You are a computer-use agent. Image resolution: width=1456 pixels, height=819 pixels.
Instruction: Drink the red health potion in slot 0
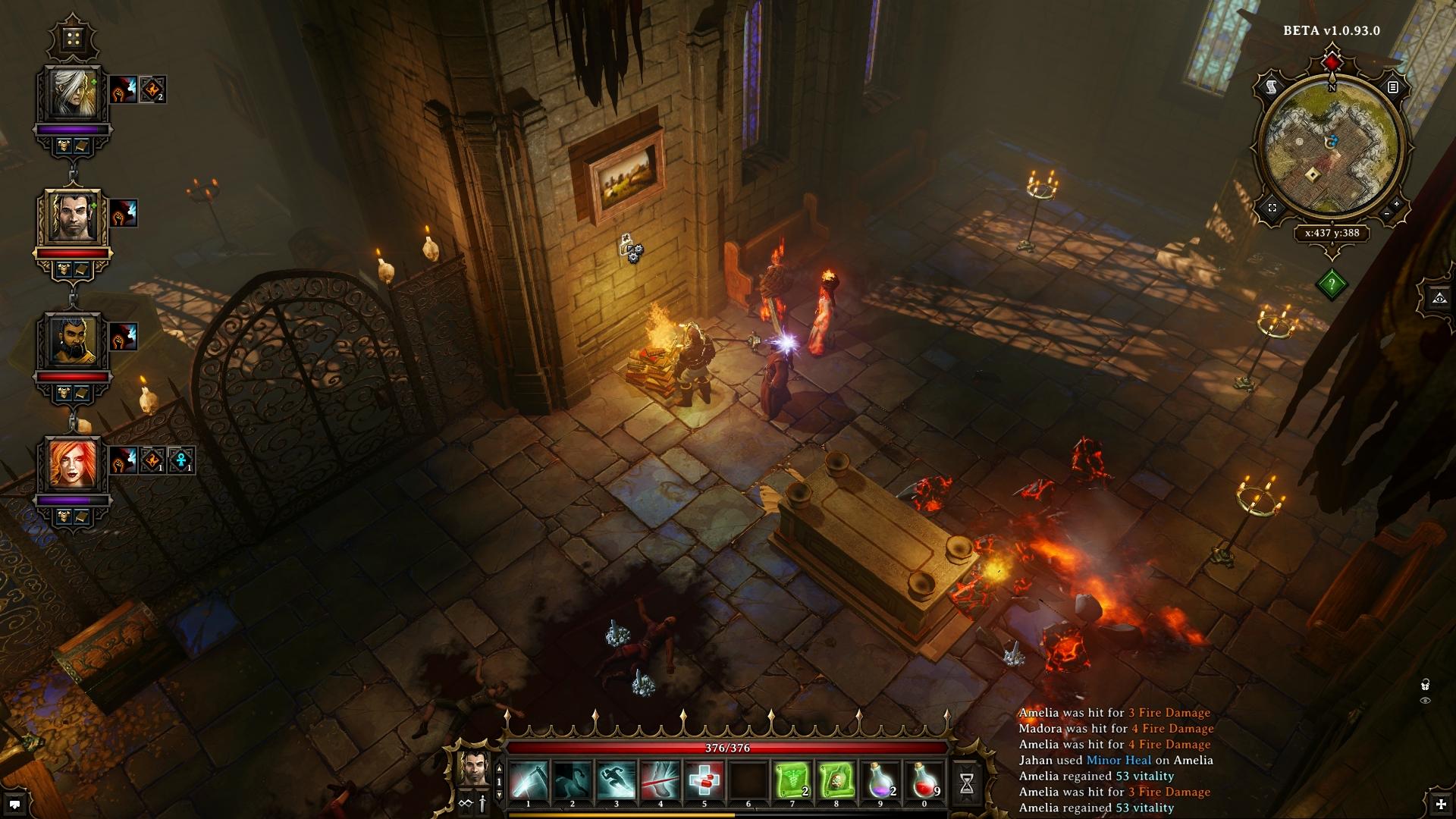click(924, 781)
